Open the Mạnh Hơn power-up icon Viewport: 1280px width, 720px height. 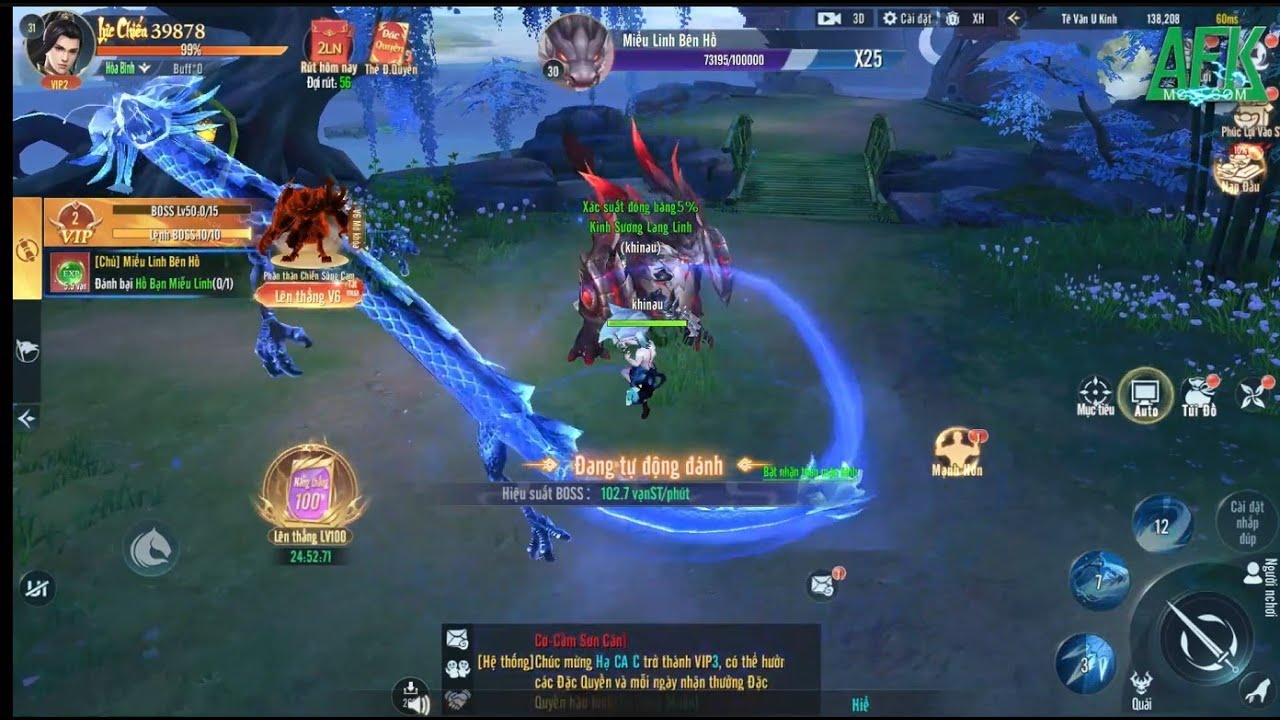point(957,449)
